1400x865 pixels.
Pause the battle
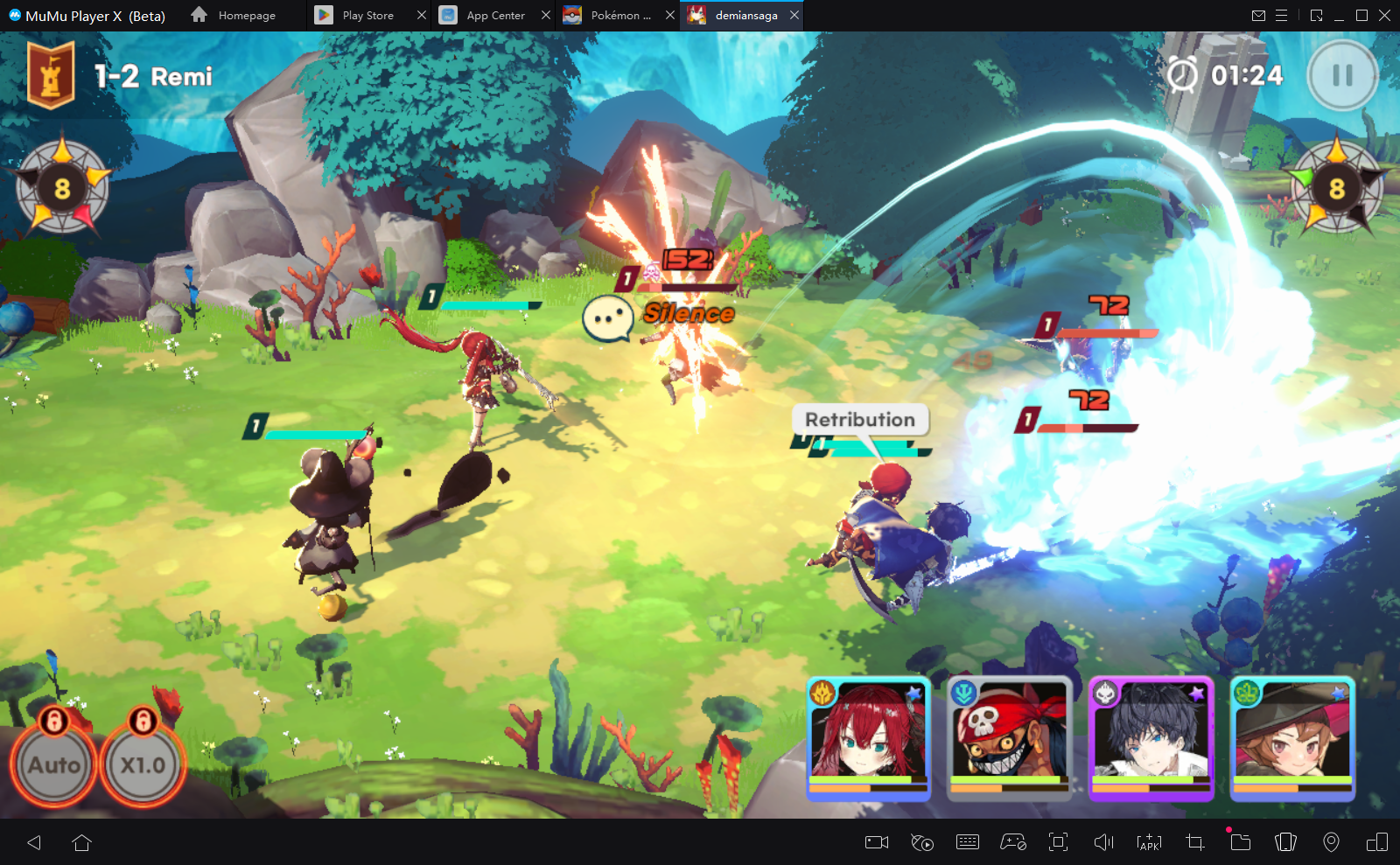pos(1342,76)
